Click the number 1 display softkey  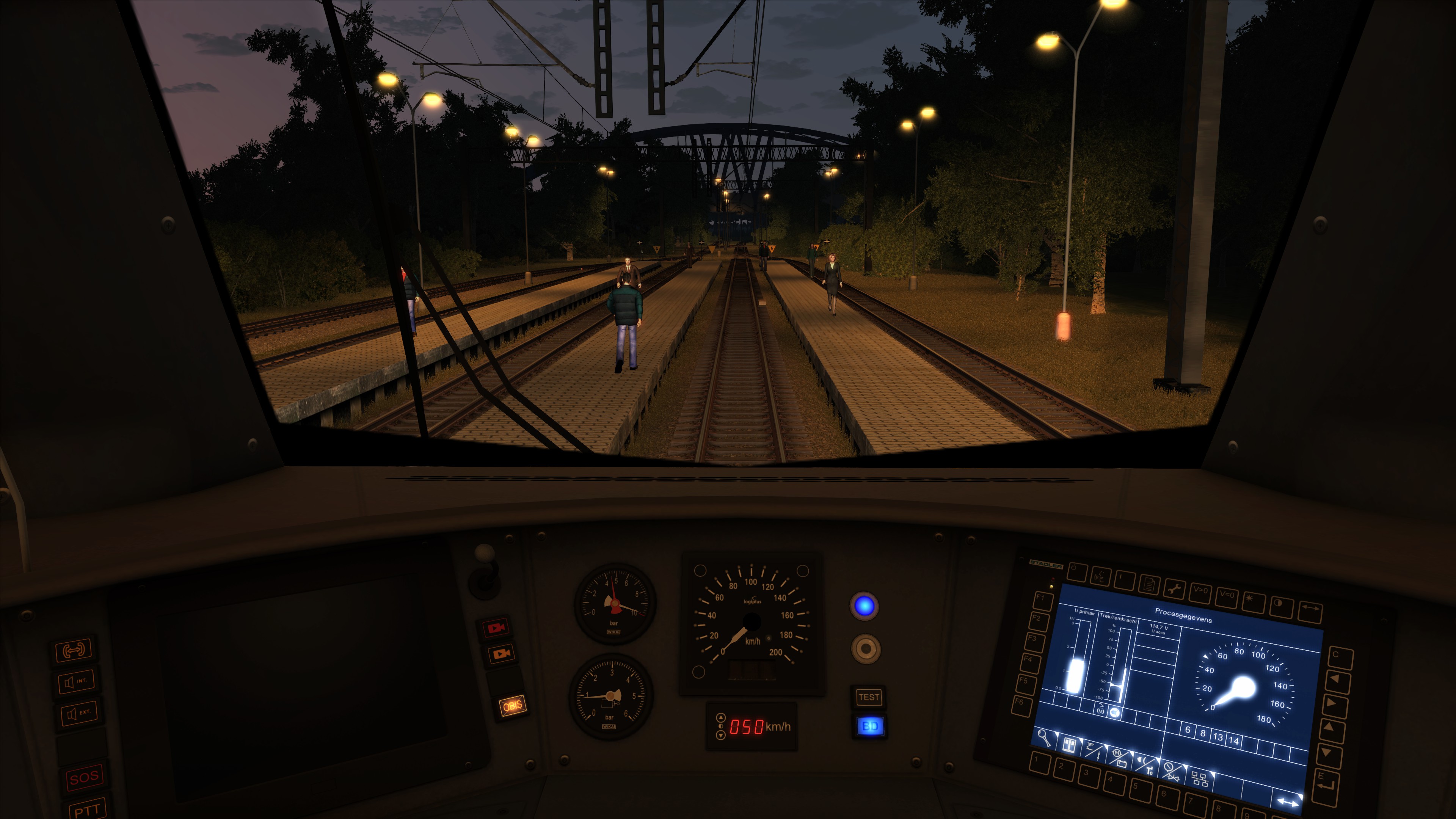[x=1039, y=763]
